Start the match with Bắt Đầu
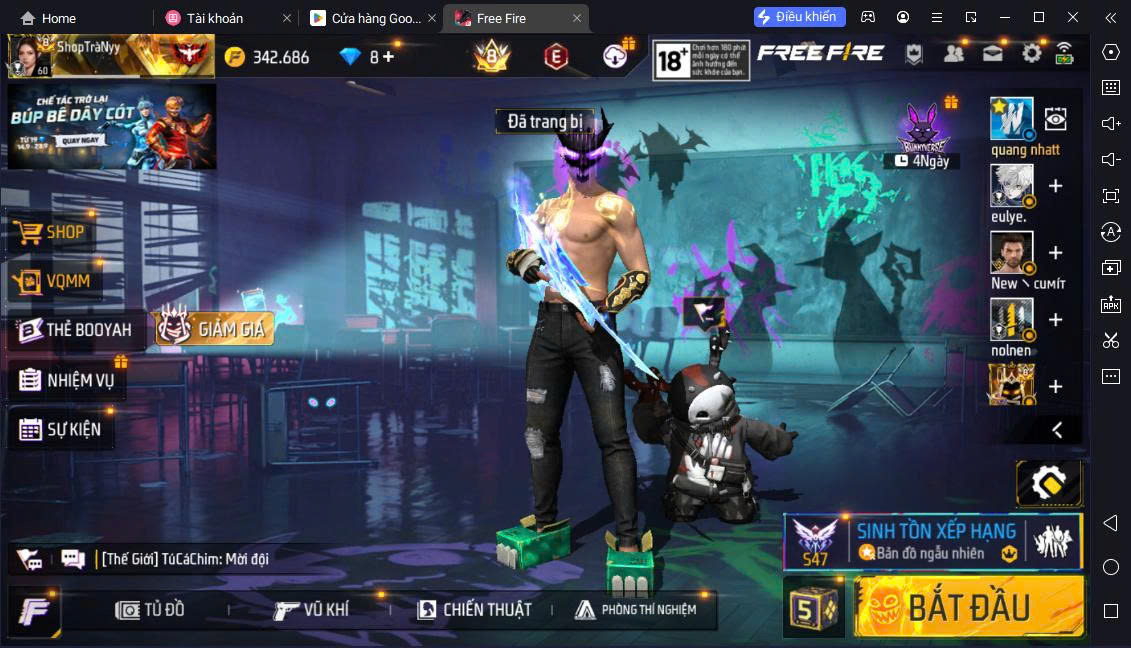The image size is (1131, 648). (x=968, y=607)
